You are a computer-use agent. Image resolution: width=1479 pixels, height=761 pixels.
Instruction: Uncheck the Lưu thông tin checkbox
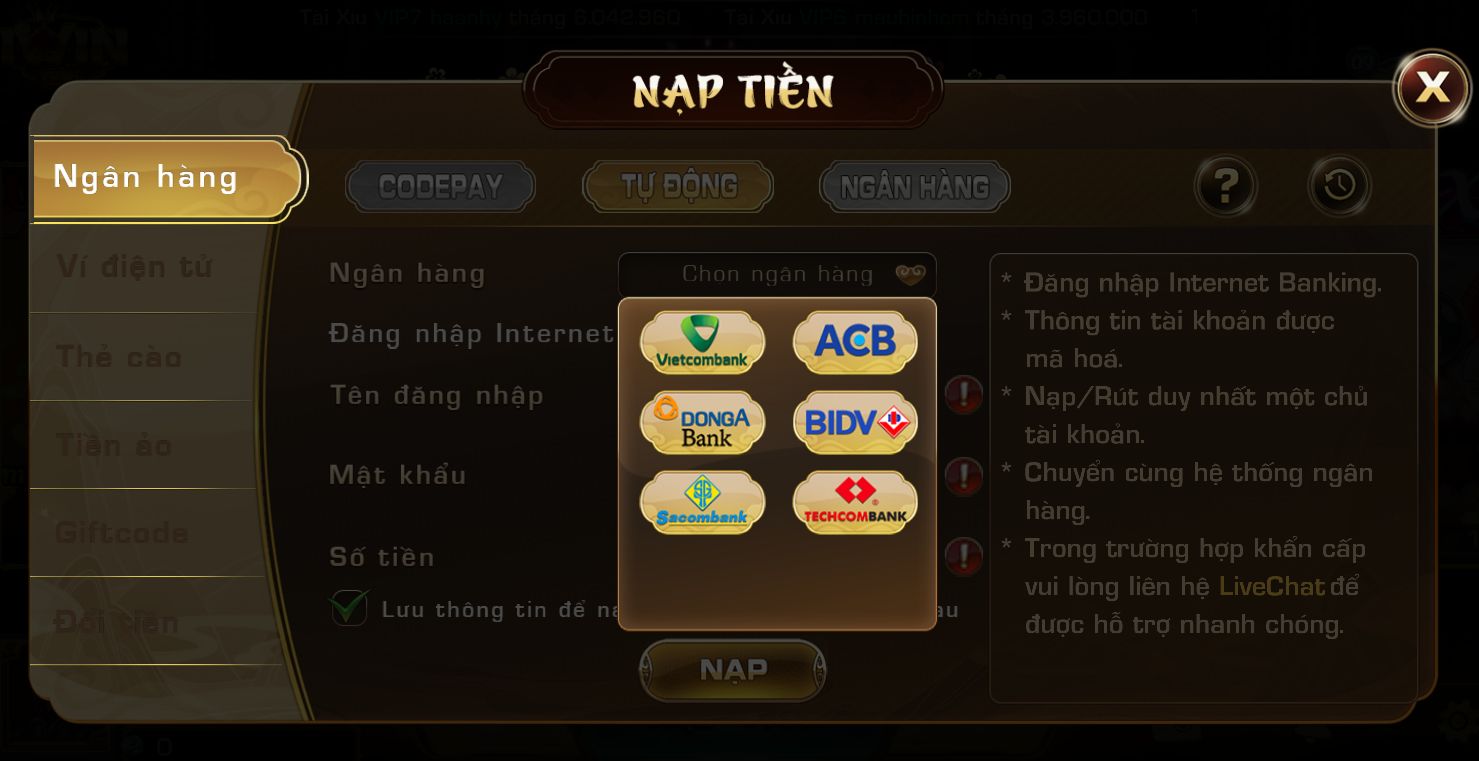pos(348,609)
